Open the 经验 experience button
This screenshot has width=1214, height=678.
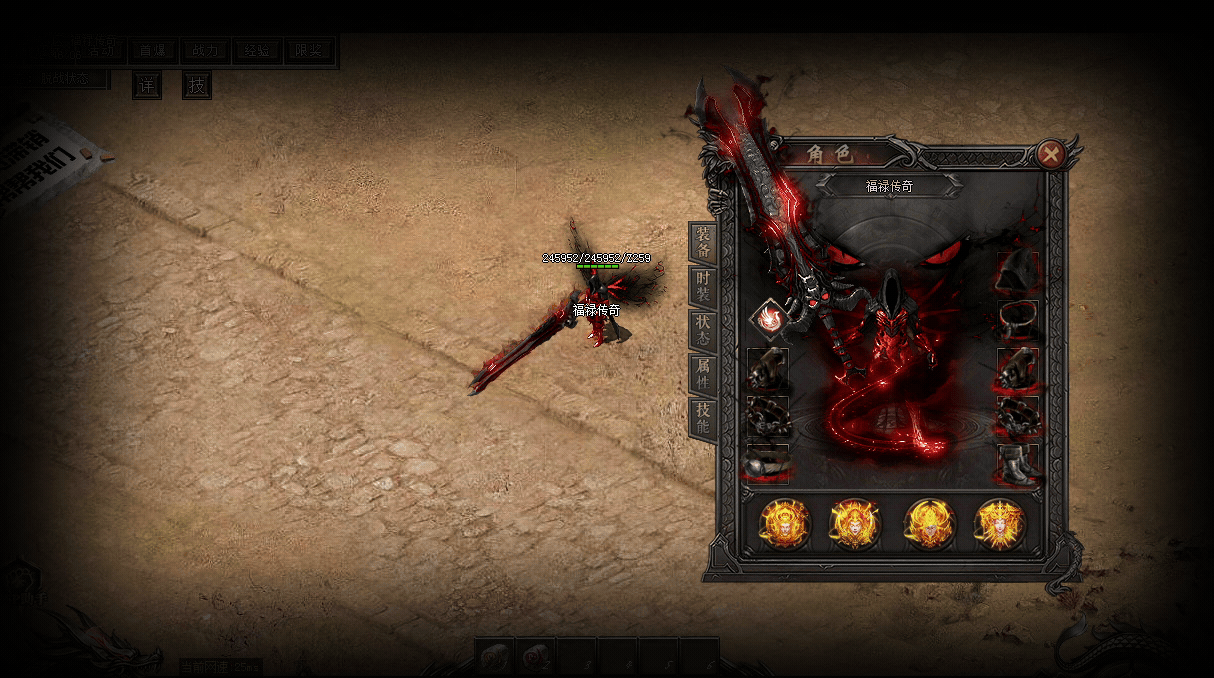click(257, 51)
